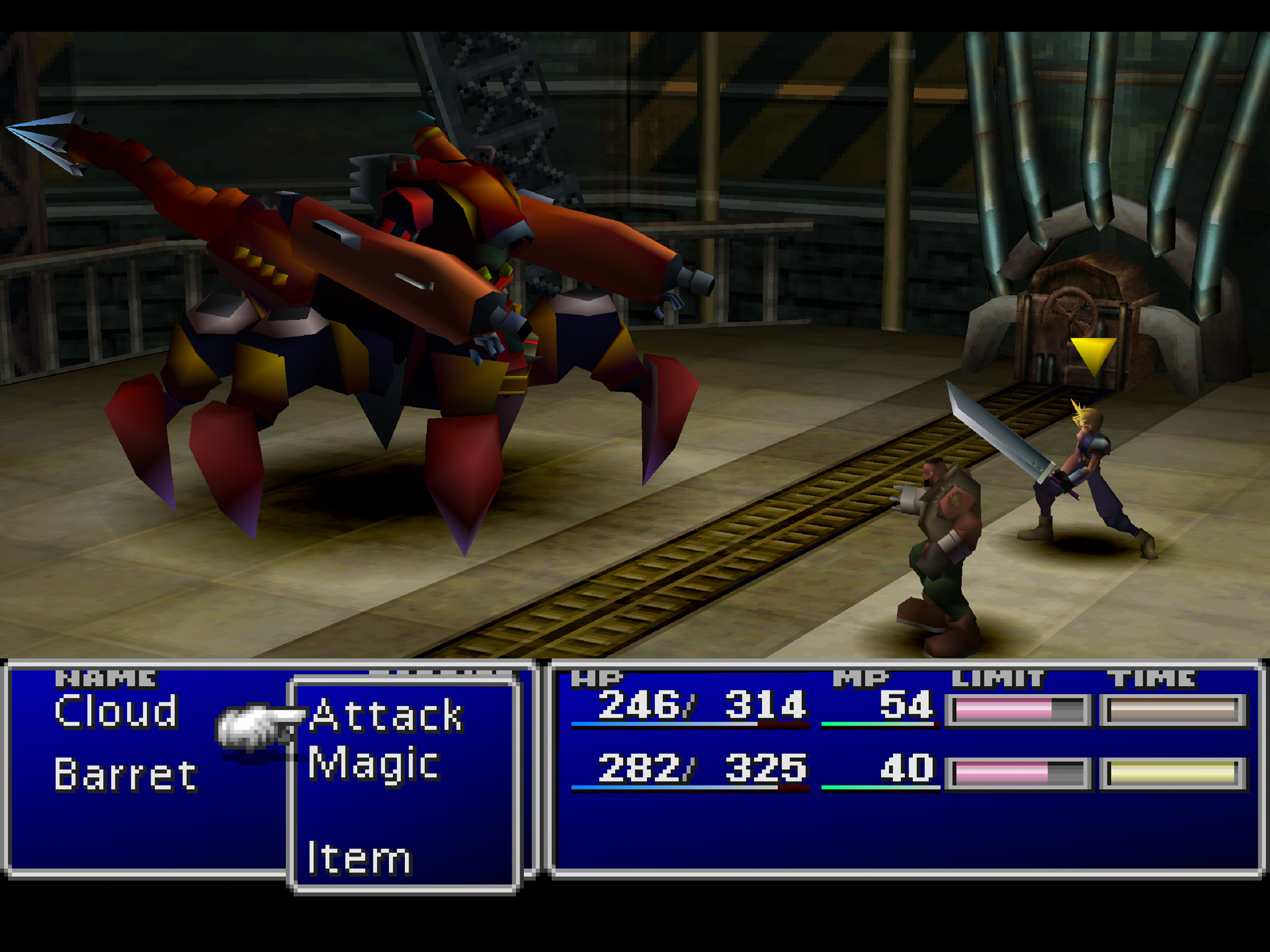Choose Magic from the battle menu
Screen dimensions: 1270x952
374,764
